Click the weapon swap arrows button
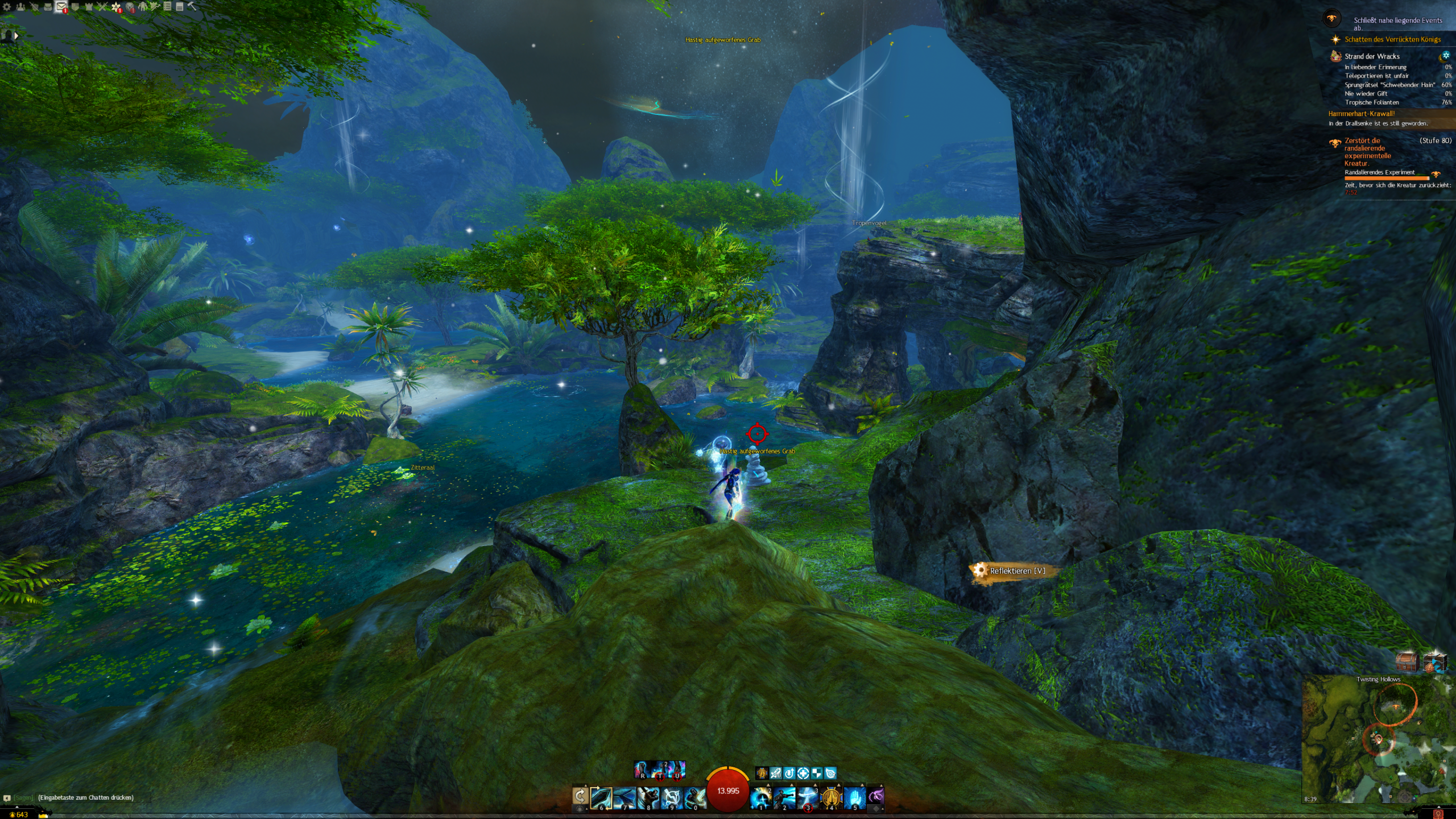The width and height of the screenshot is (1456, 819). pos(580,796)
